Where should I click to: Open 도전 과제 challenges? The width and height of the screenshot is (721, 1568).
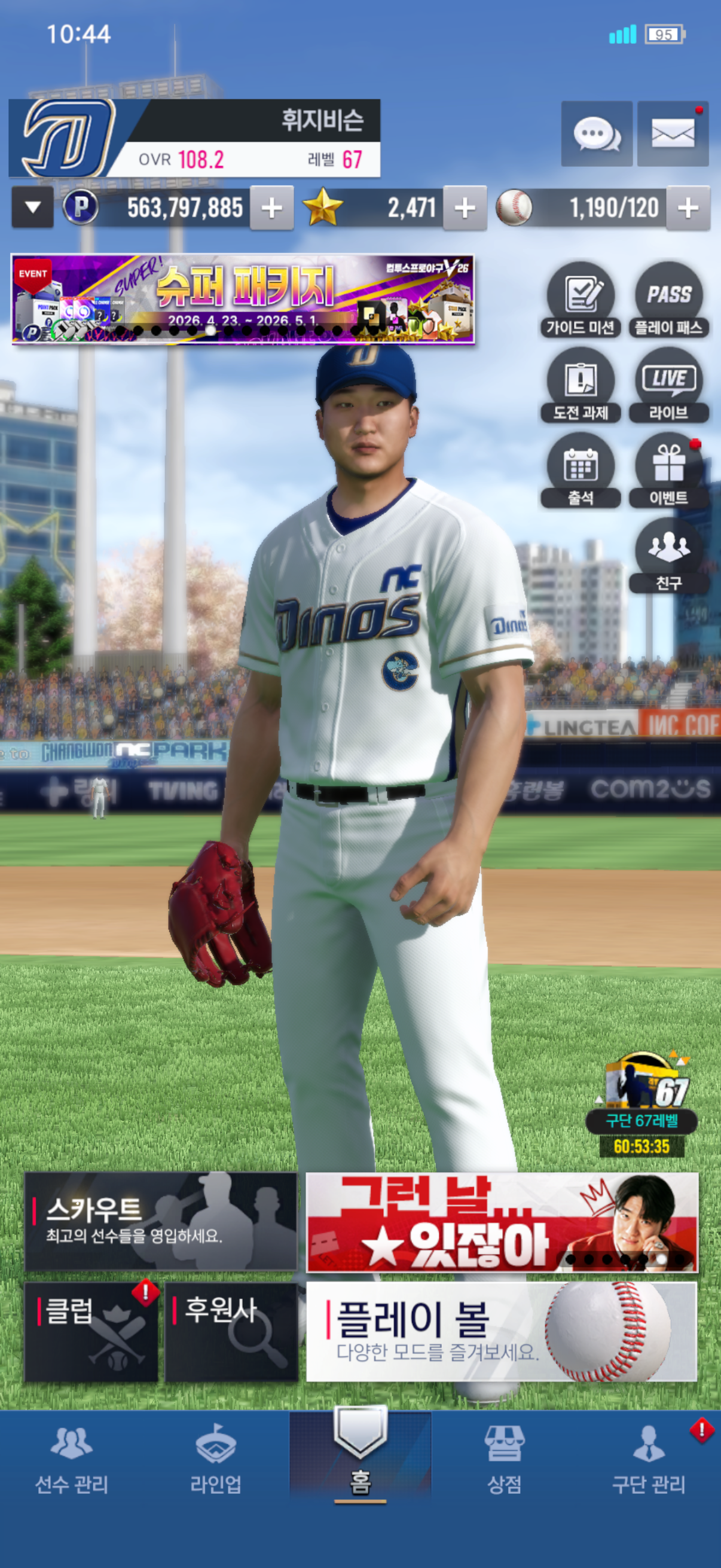(x=581, y=385)
